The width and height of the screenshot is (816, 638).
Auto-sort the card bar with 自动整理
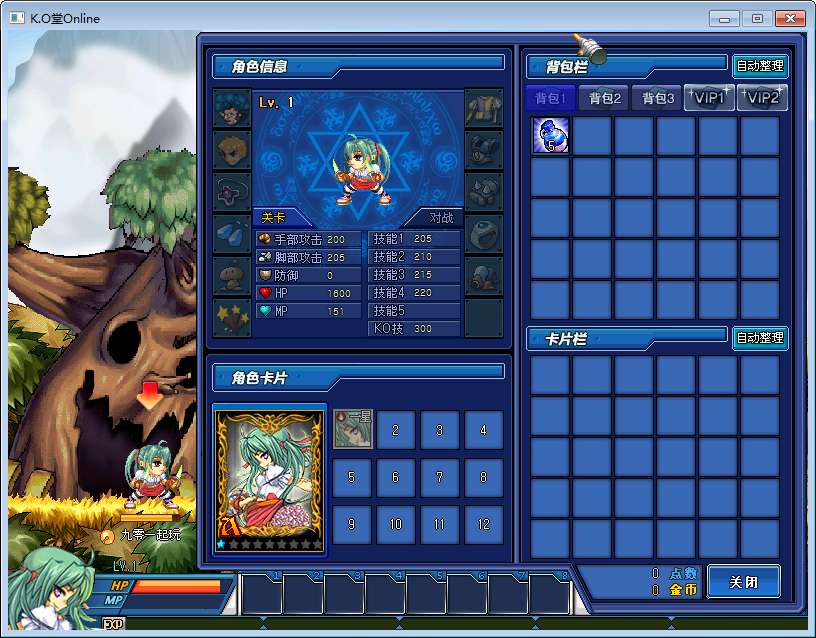[x=760, y=338]
